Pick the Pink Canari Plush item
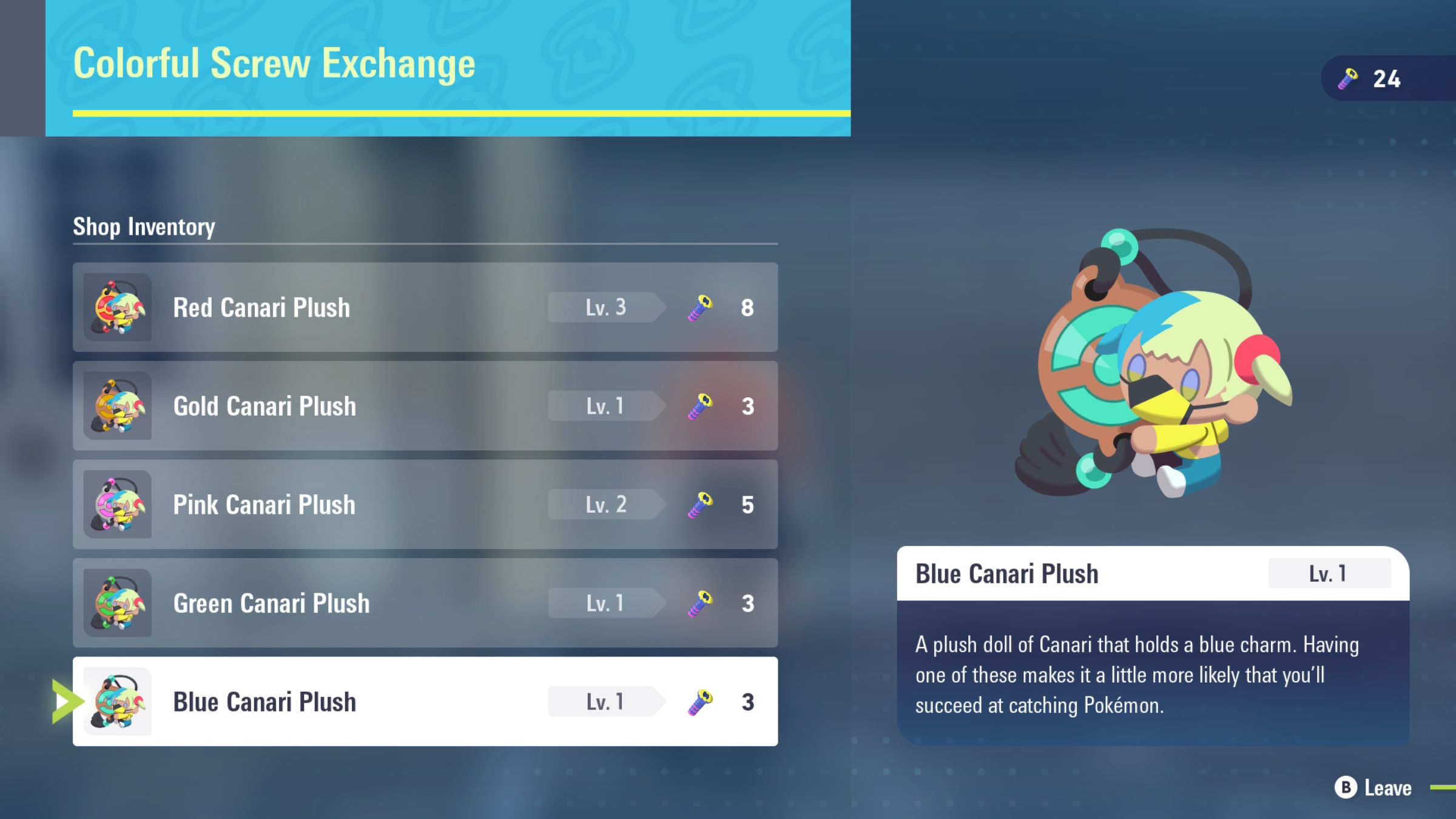Screen dimensions: 1456x819 pos(425,504)
